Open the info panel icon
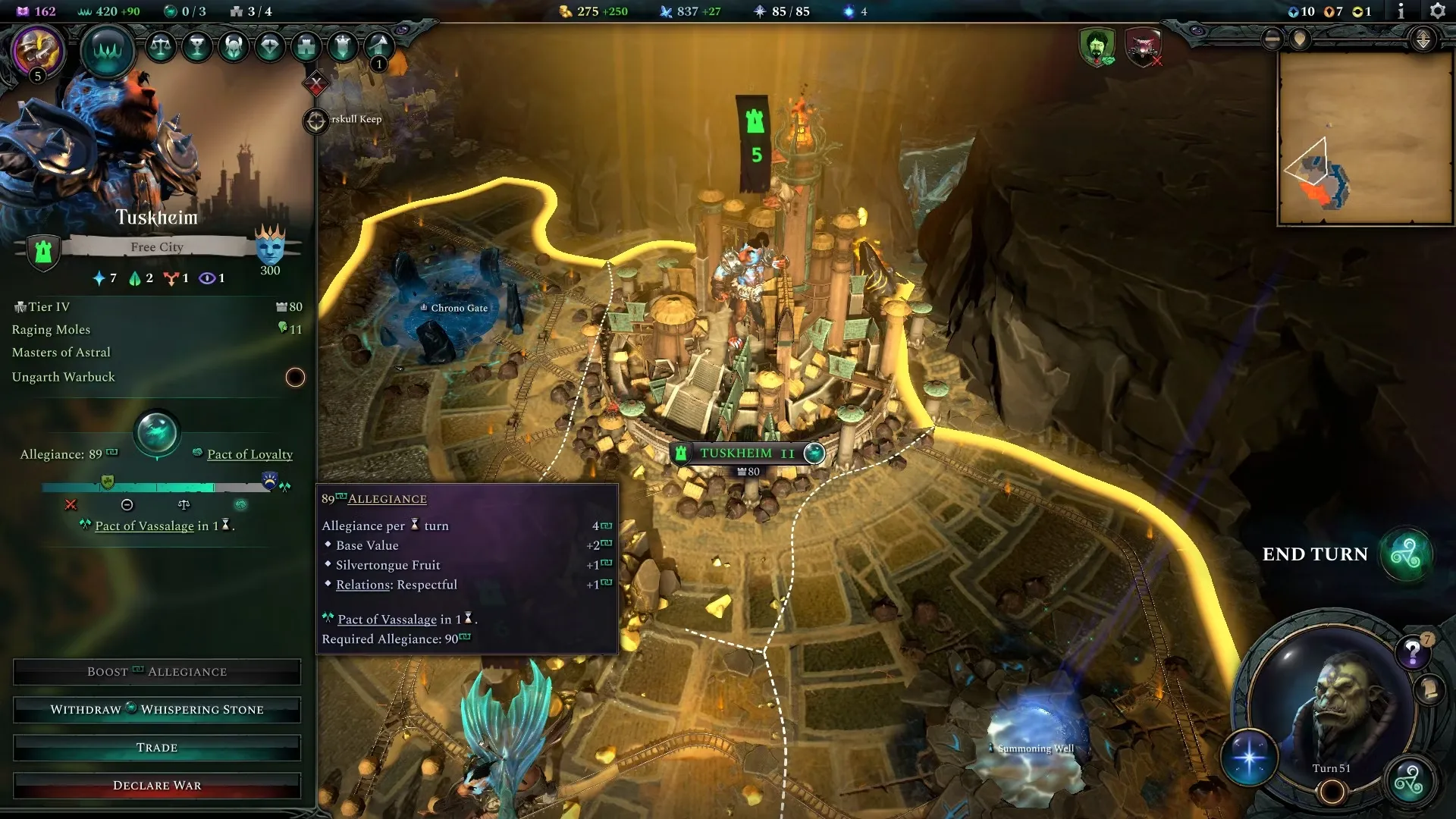 pos(1401,11)
